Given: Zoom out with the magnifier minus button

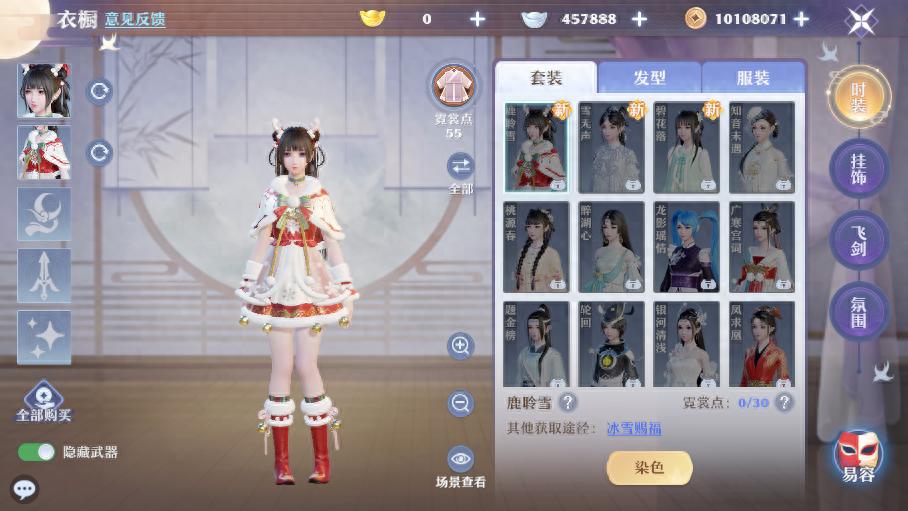Looking at the screenshot, I should (x=460, y=403).
